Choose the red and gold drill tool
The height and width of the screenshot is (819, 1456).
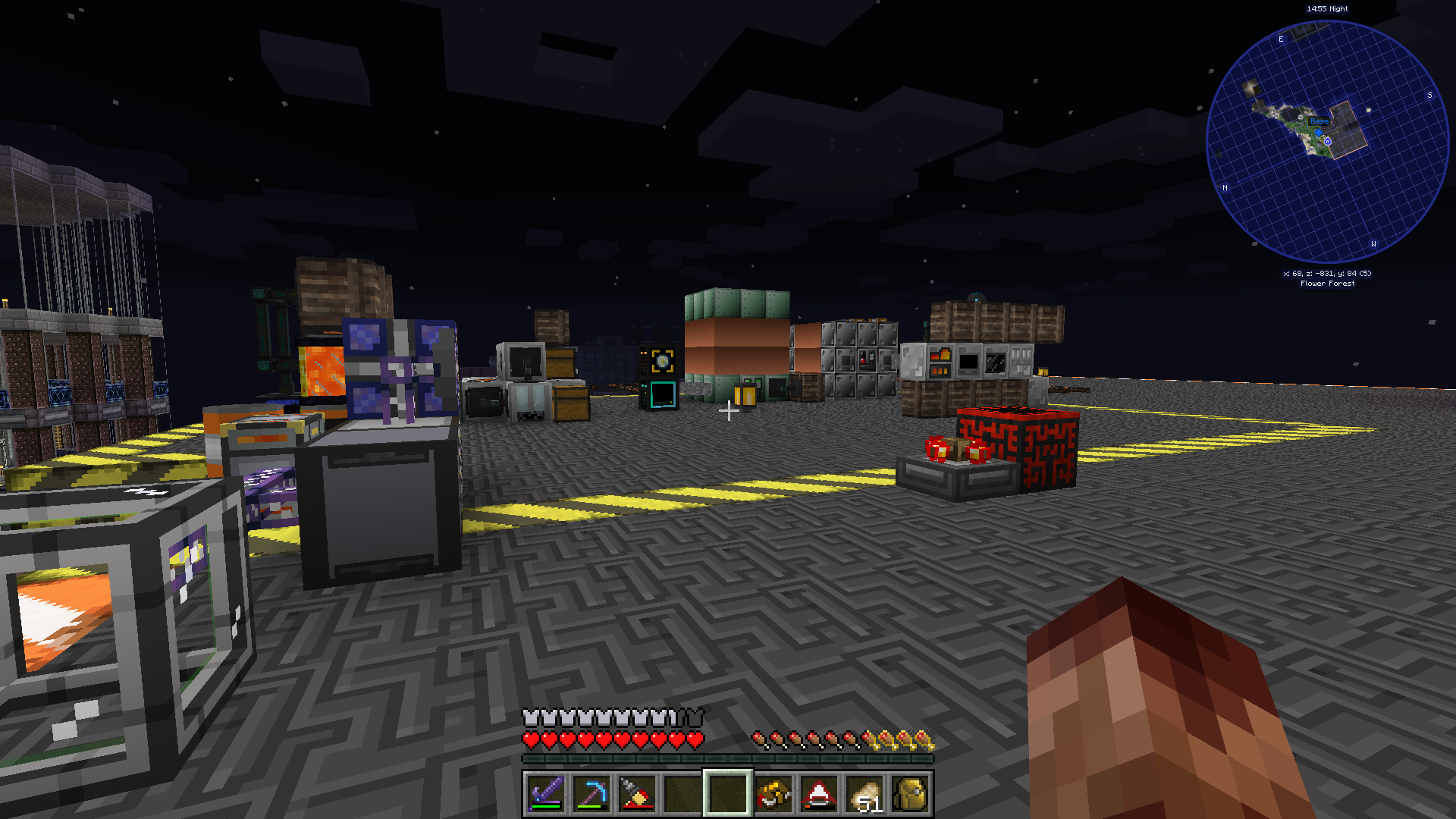coord(636,794)
